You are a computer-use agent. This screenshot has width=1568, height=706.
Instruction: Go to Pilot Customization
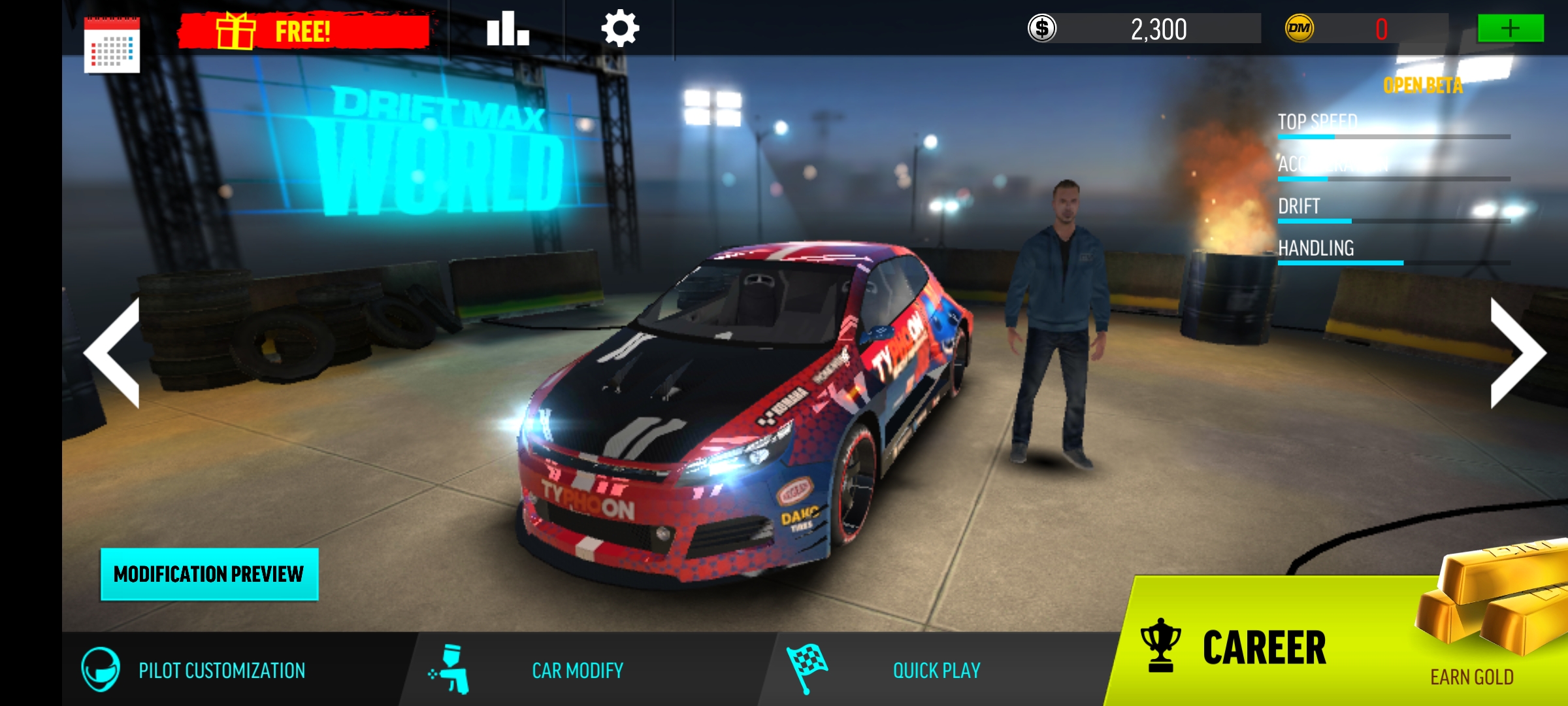click(x=196, y=670)
